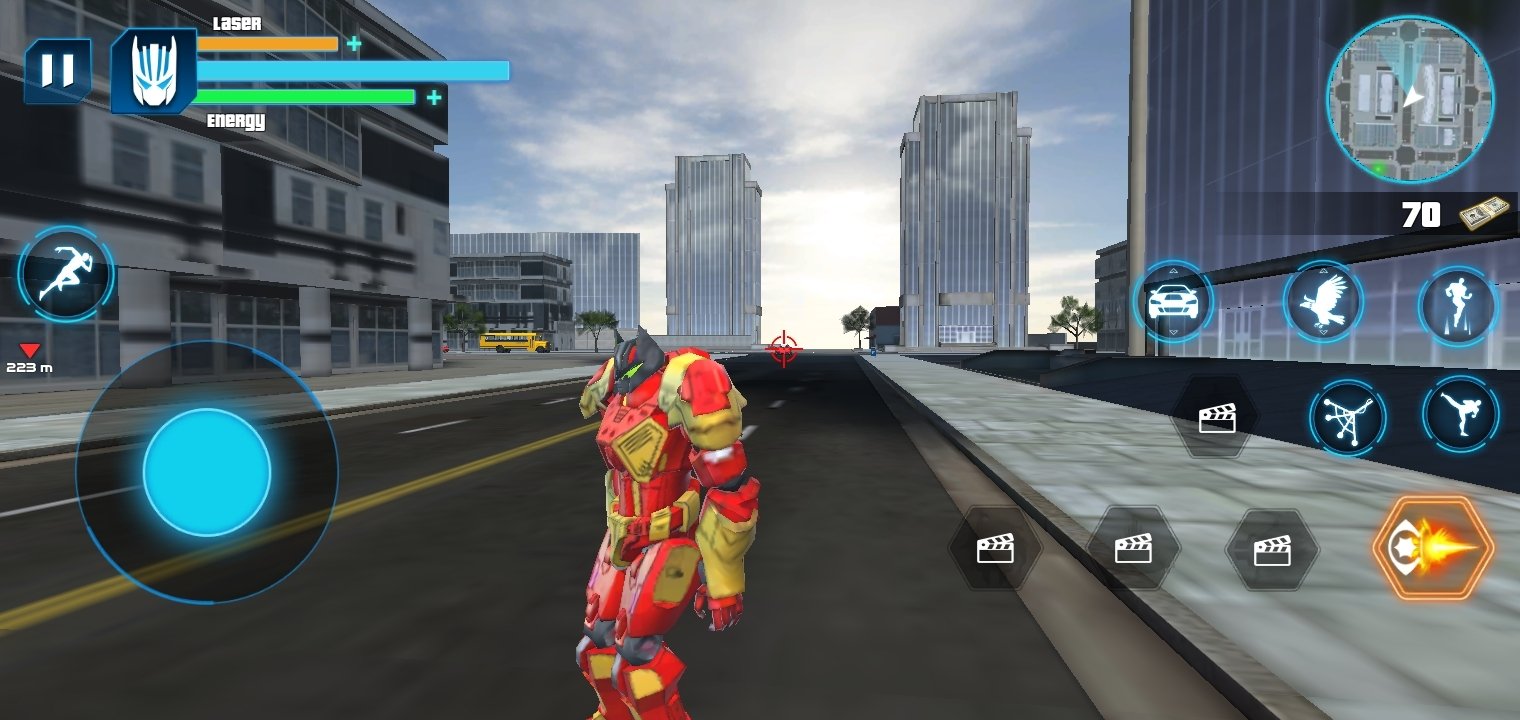Image resolution: width=1520 pixels, height=720 pixels.
Task: Open the circular city minimap
Action: (1410, 99)
